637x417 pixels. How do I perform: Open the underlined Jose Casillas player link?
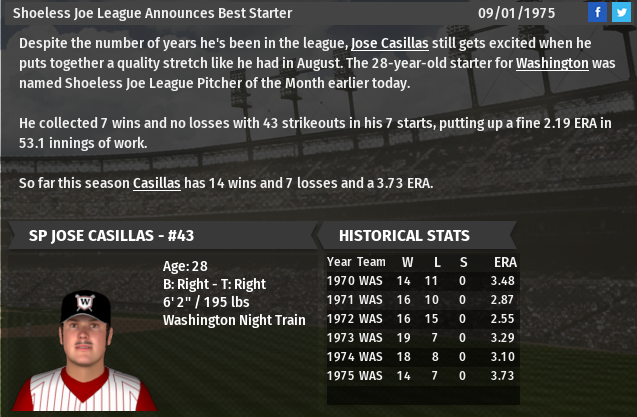click(x=396, y=44)
